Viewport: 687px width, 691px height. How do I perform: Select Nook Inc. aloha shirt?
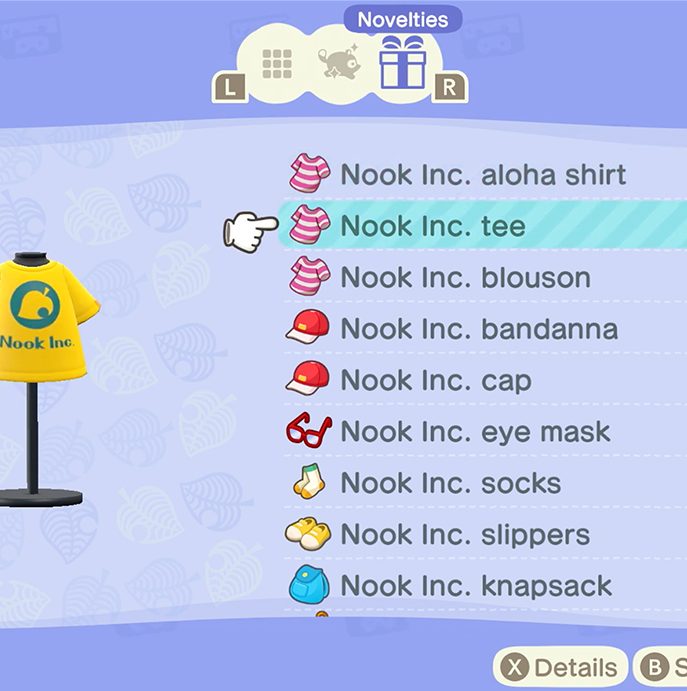coord(483,175)
